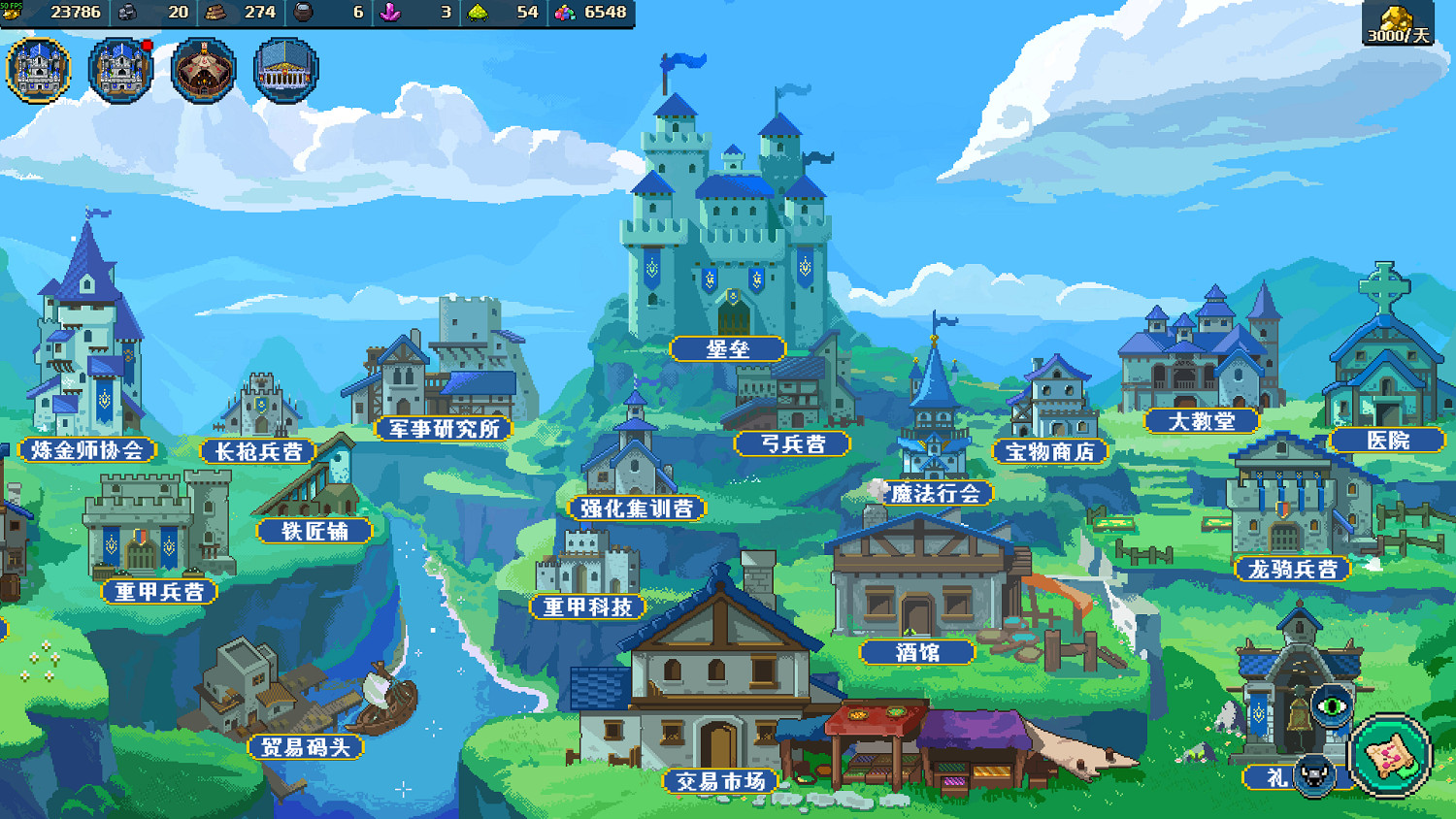Viewport: 1456px width, 819px height.
Task: Open the purple crystal resource display
Action: [386, 14]
